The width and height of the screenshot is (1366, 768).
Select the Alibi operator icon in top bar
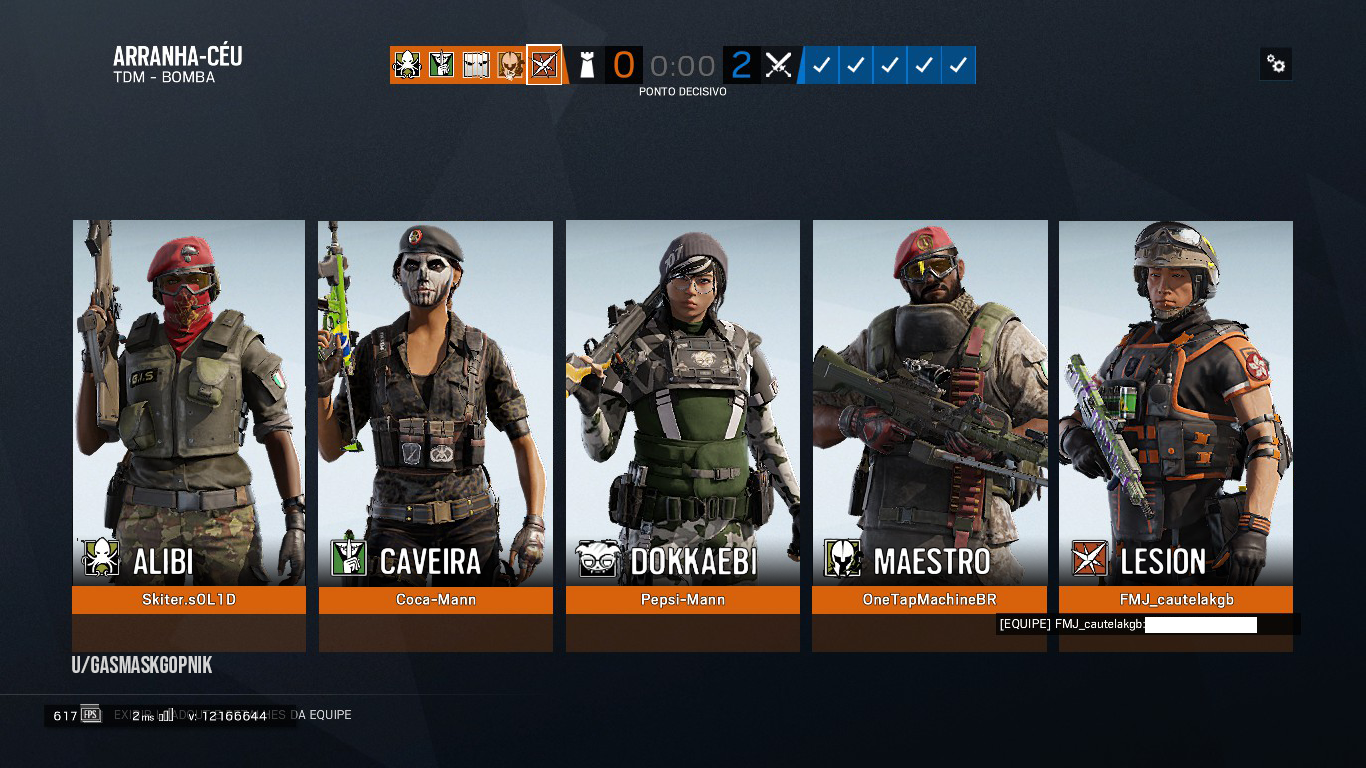[407, 64]
